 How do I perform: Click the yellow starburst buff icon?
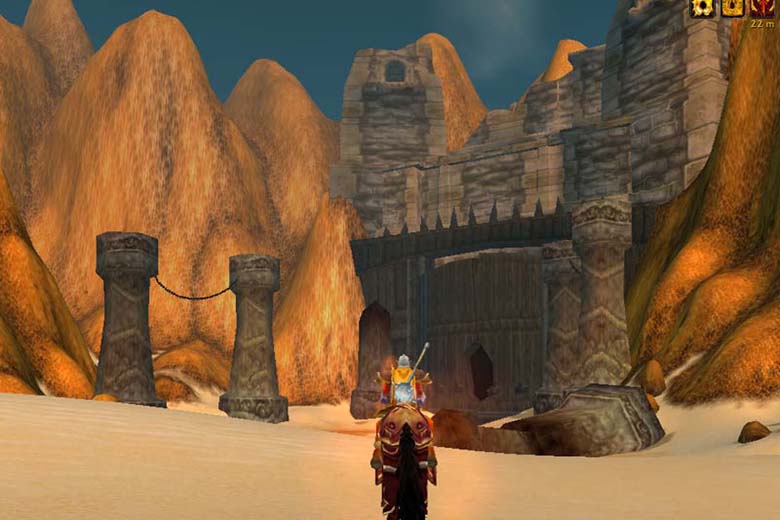coord(703,8)
